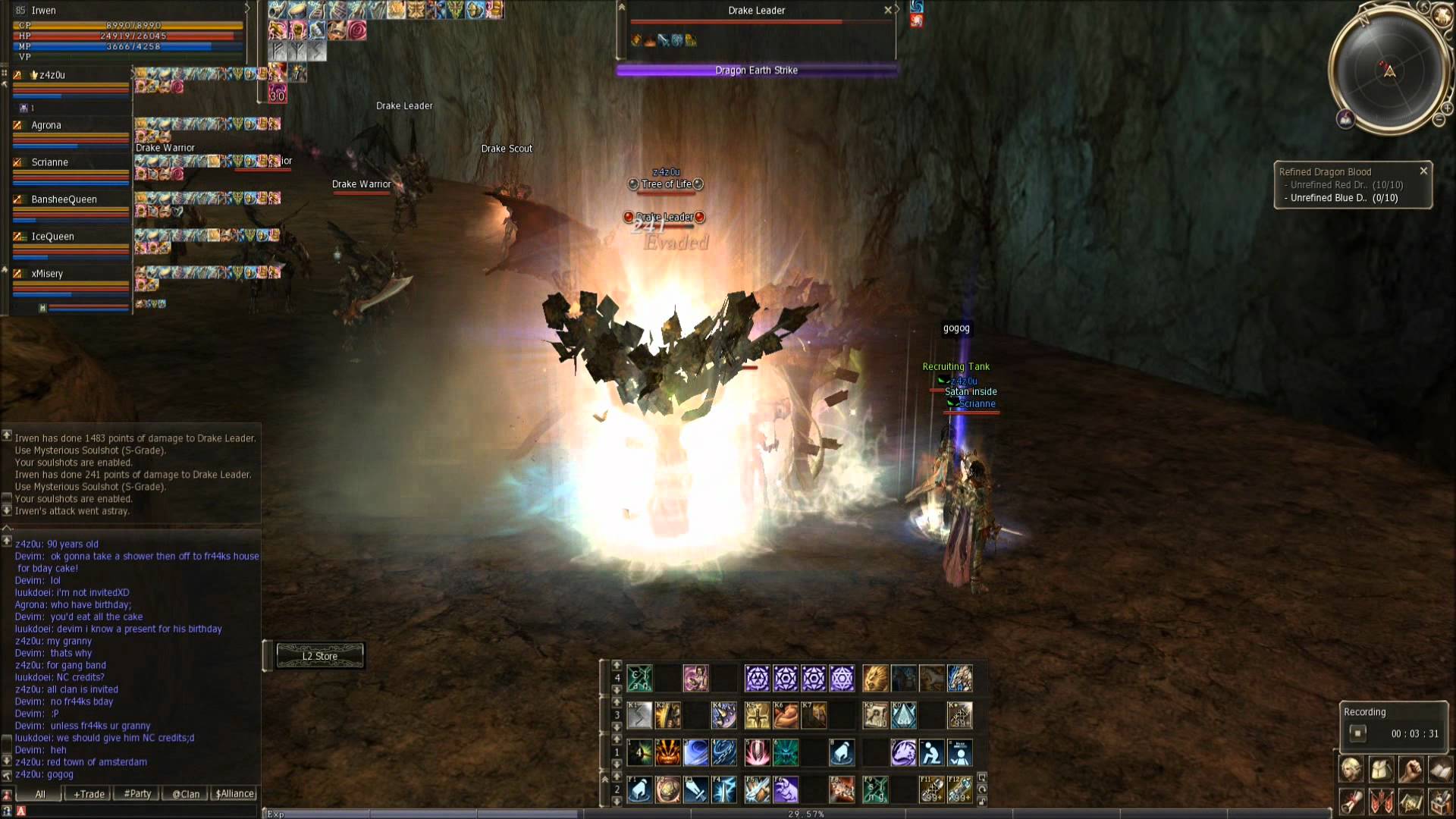The width and height of the screenshot is (1456, 819).
Task: Stop the video recording
Action: coord(1357,733)
